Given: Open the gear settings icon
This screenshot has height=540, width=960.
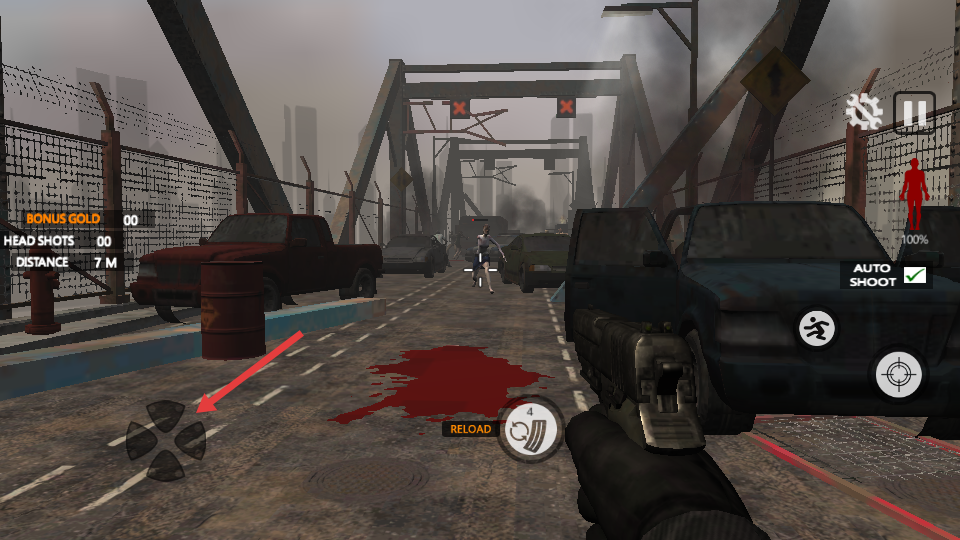Looking at the screenshot, I should [863, 112].
